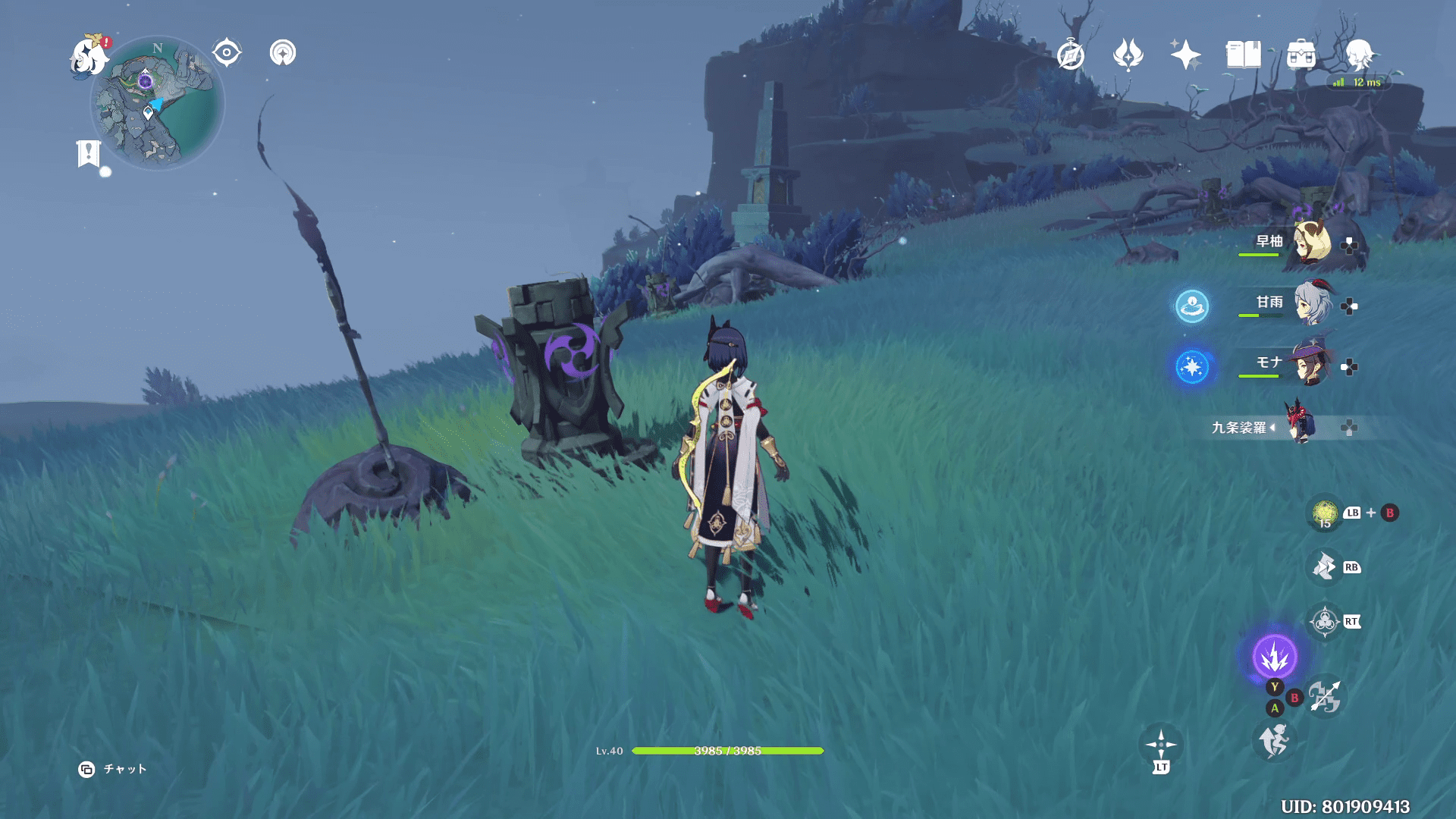The image size is (1456, 819).
Task: Open the backpack inventory
Action: pyautogui.click(x=1301, y=55)
